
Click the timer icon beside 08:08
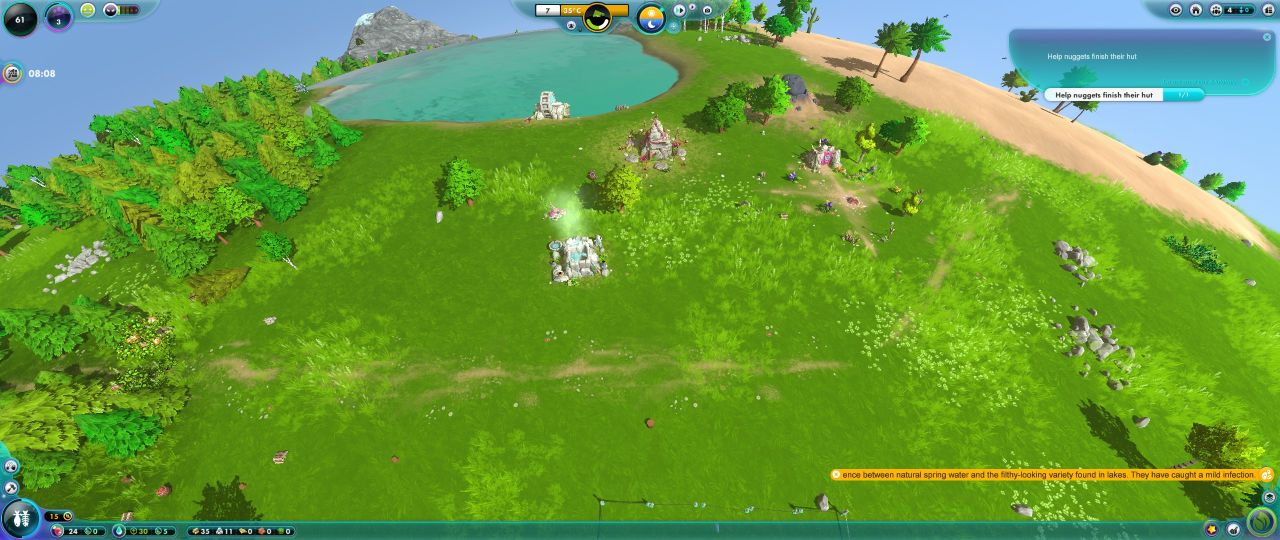(13, 73)
